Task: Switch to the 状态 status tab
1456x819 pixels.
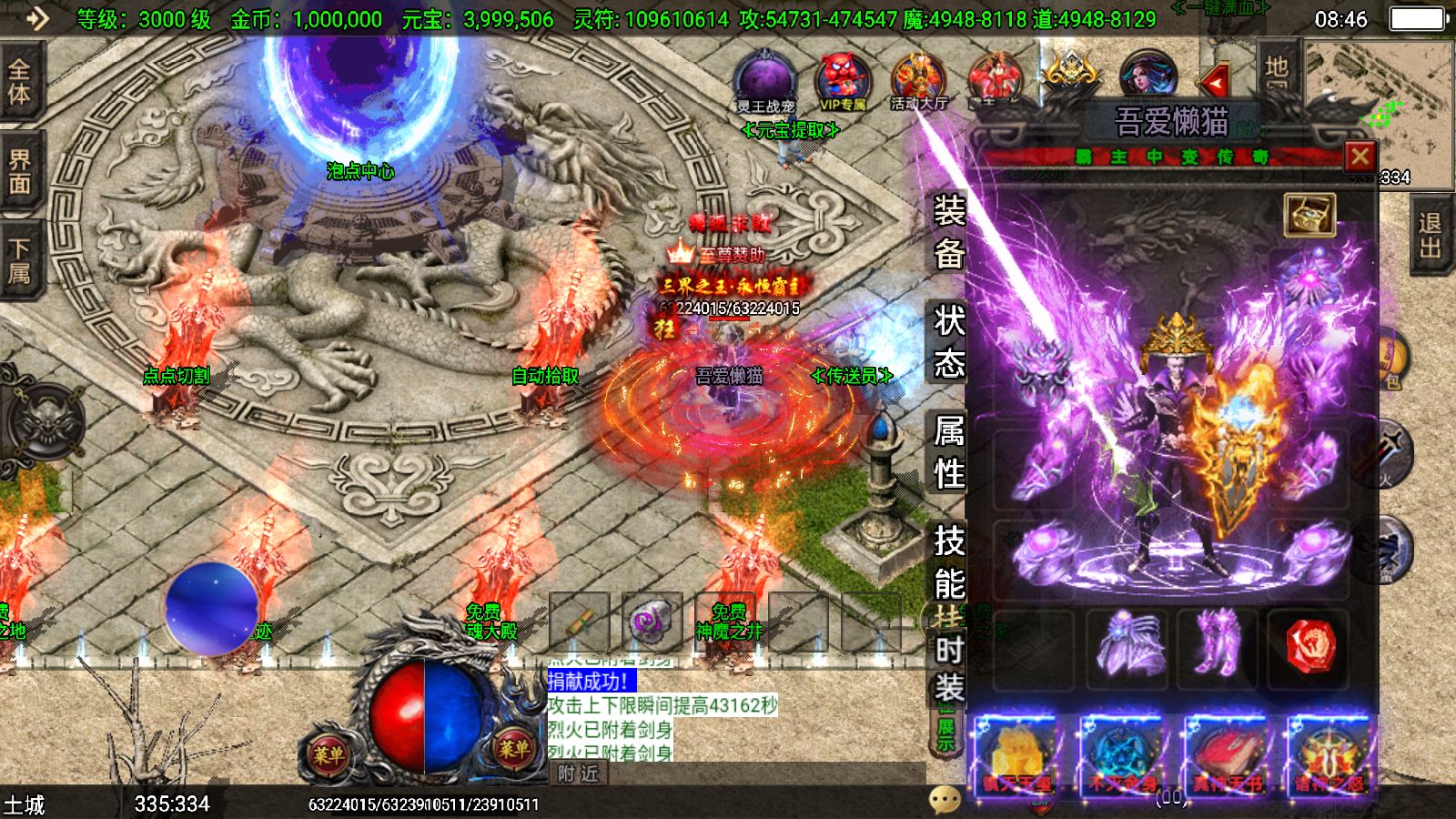Action: tap(948, 341)
